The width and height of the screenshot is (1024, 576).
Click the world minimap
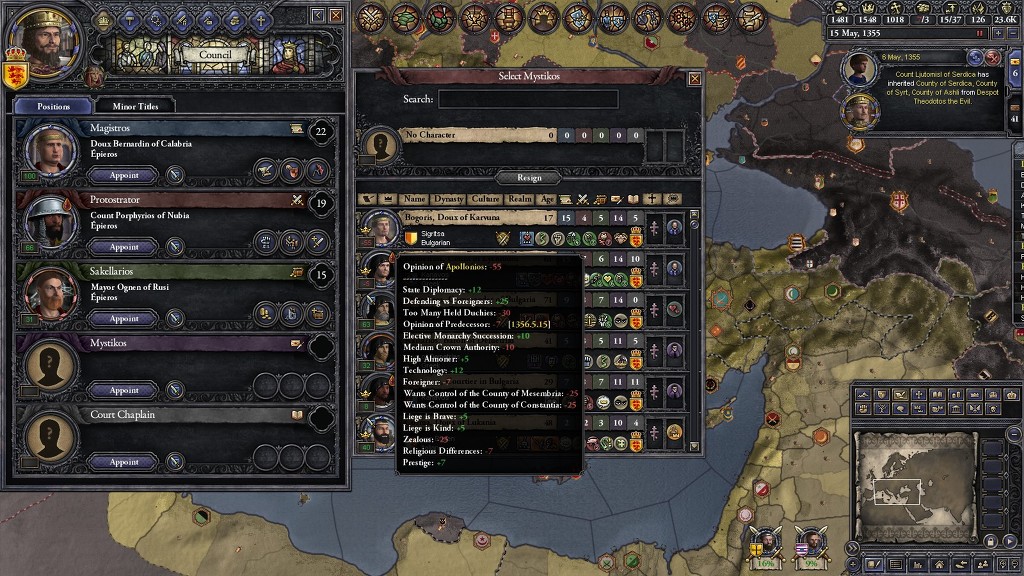[x=914, y=485]
